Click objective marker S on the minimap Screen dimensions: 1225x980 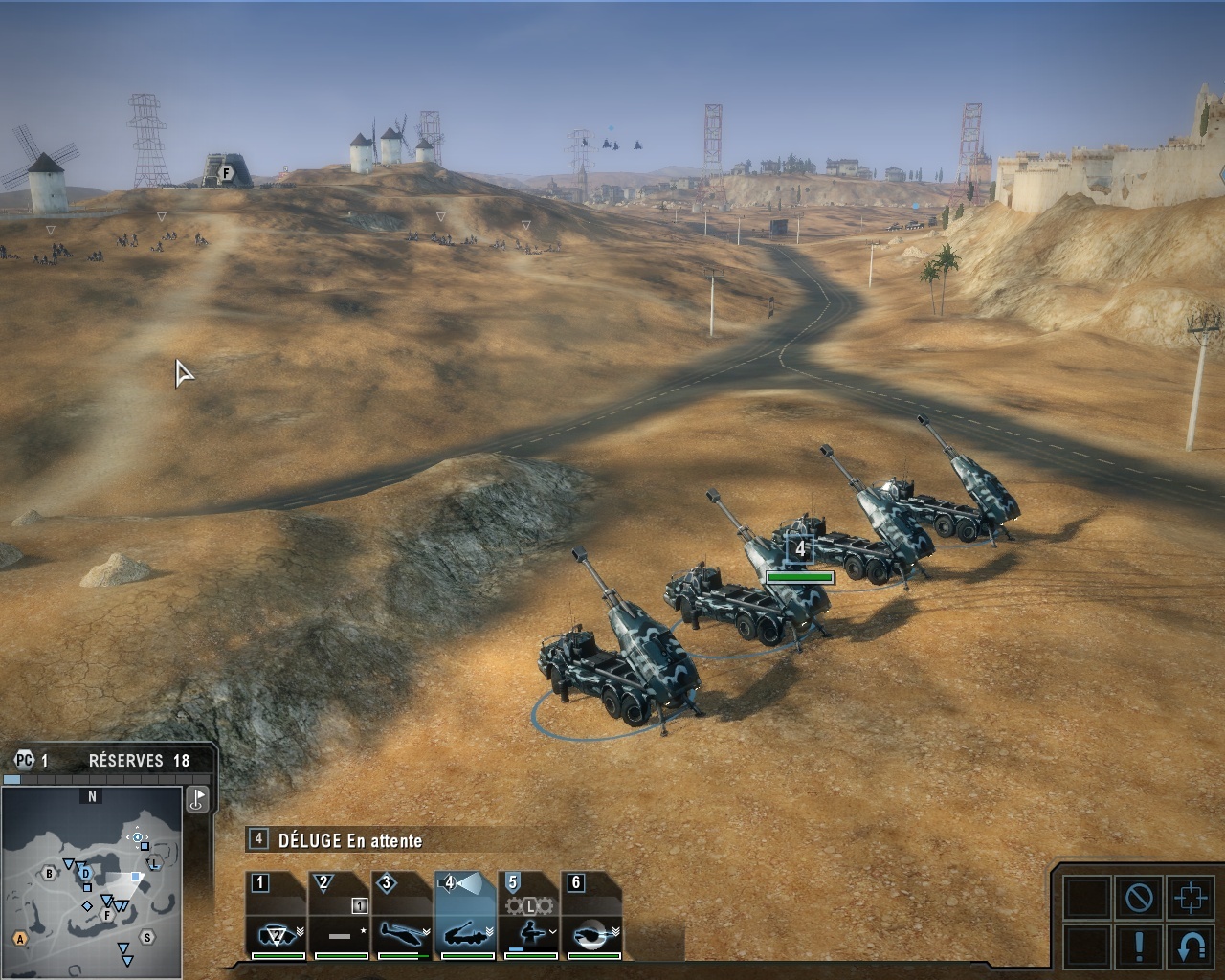146,937
